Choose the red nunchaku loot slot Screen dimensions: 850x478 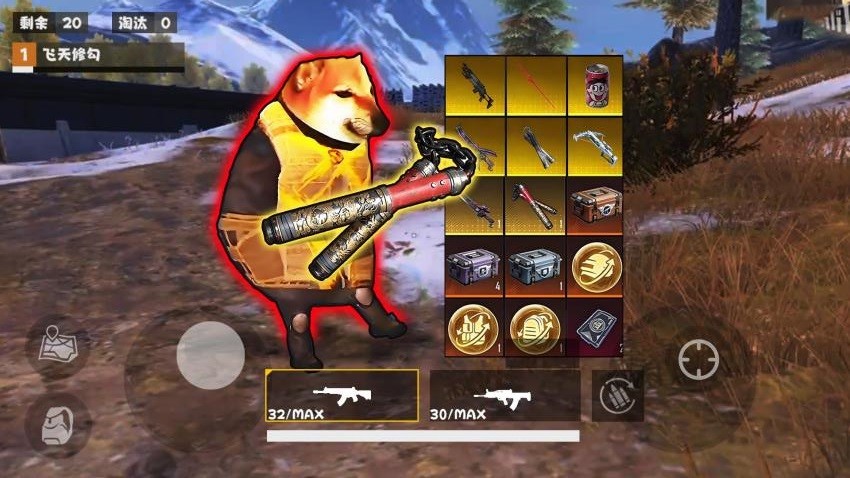(535, 205)
